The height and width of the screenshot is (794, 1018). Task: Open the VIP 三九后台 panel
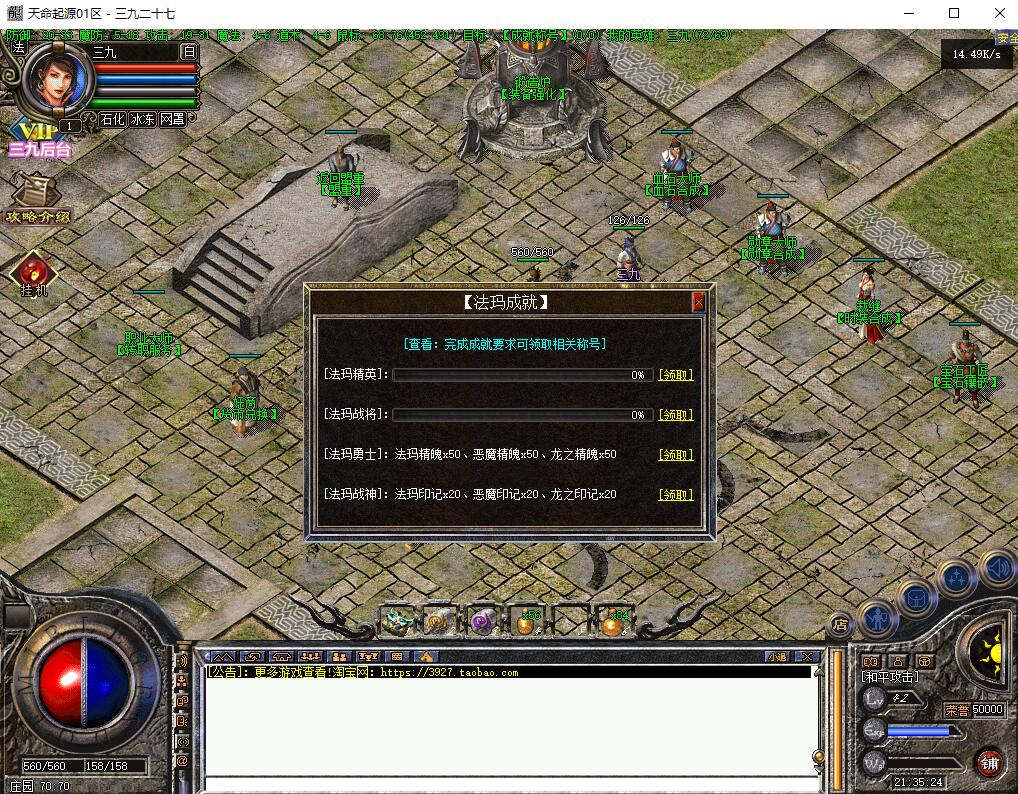point(38,138)
